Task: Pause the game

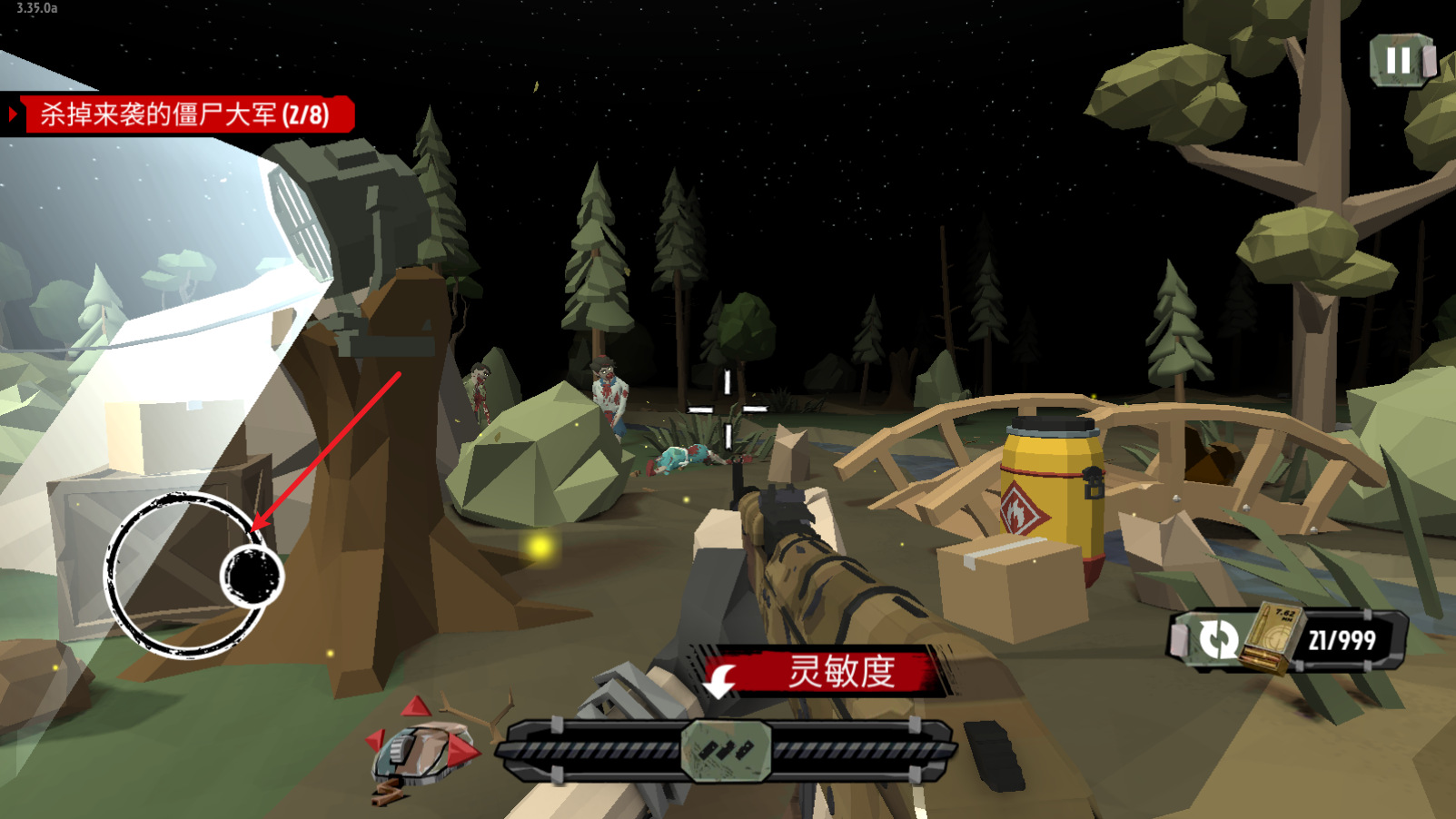Action: pyautogui.click(x=1400, y=61)
